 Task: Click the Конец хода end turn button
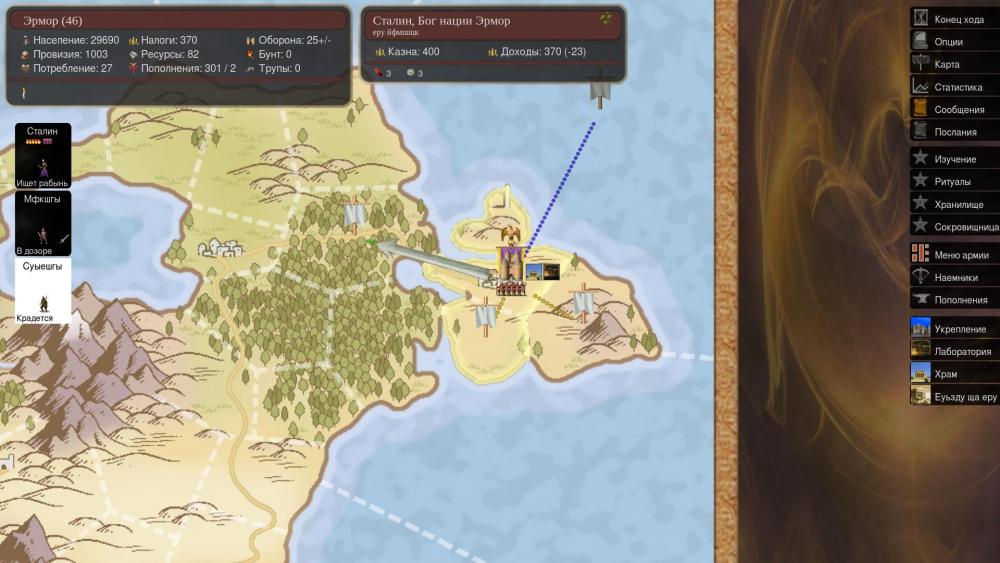(x=957, y=19)
